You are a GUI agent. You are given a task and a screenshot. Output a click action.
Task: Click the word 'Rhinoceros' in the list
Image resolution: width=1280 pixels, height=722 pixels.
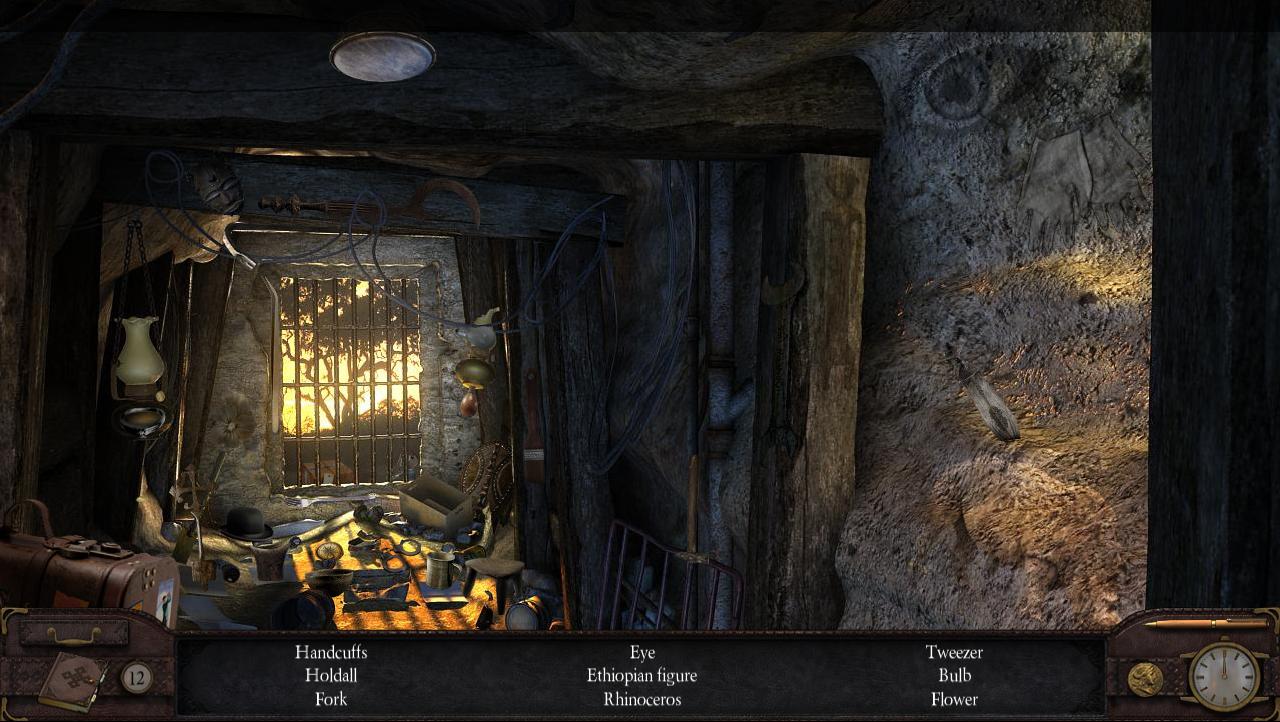click(642, 699)
